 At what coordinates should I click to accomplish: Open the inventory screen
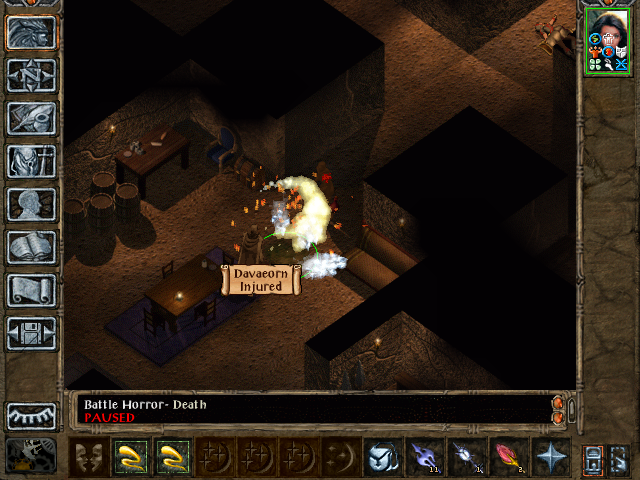[x=31, y=161]
